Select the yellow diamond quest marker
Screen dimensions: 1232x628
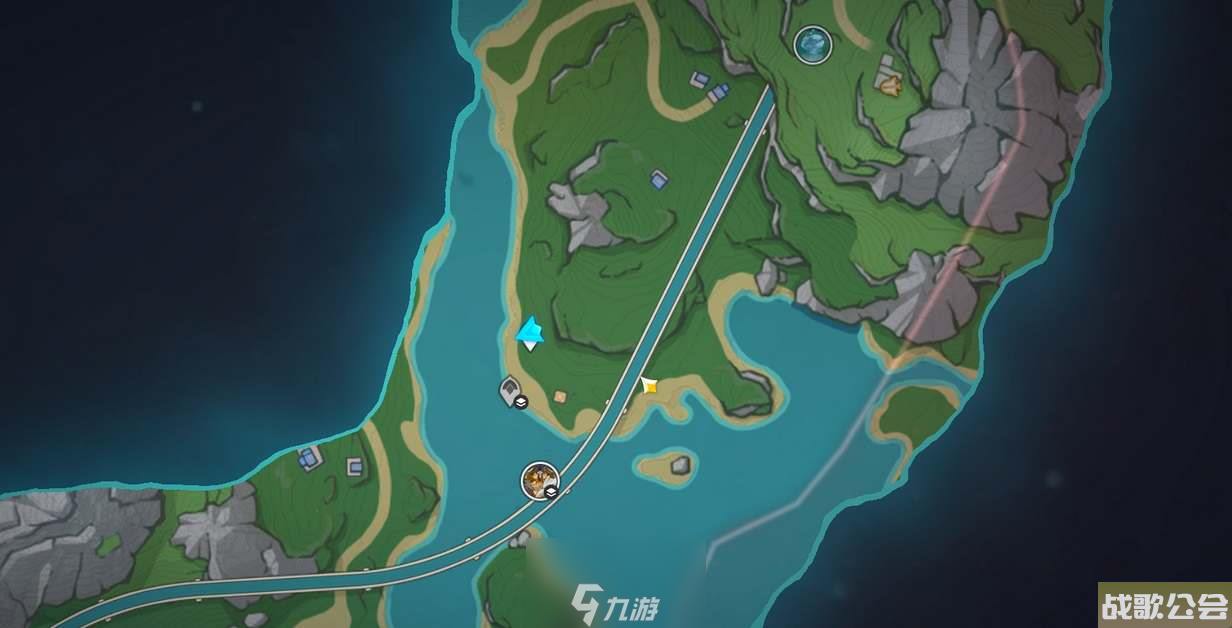[x=649, y=384]
